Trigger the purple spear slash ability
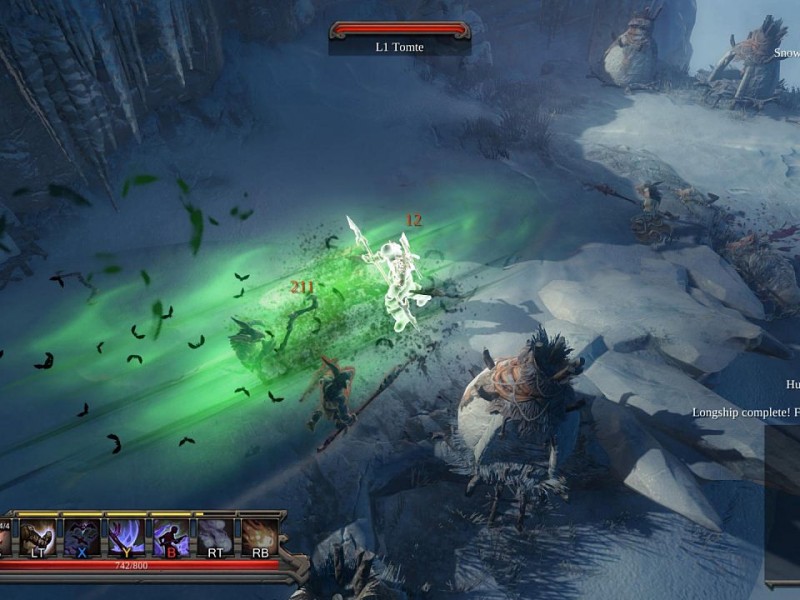 coord(126,537)
